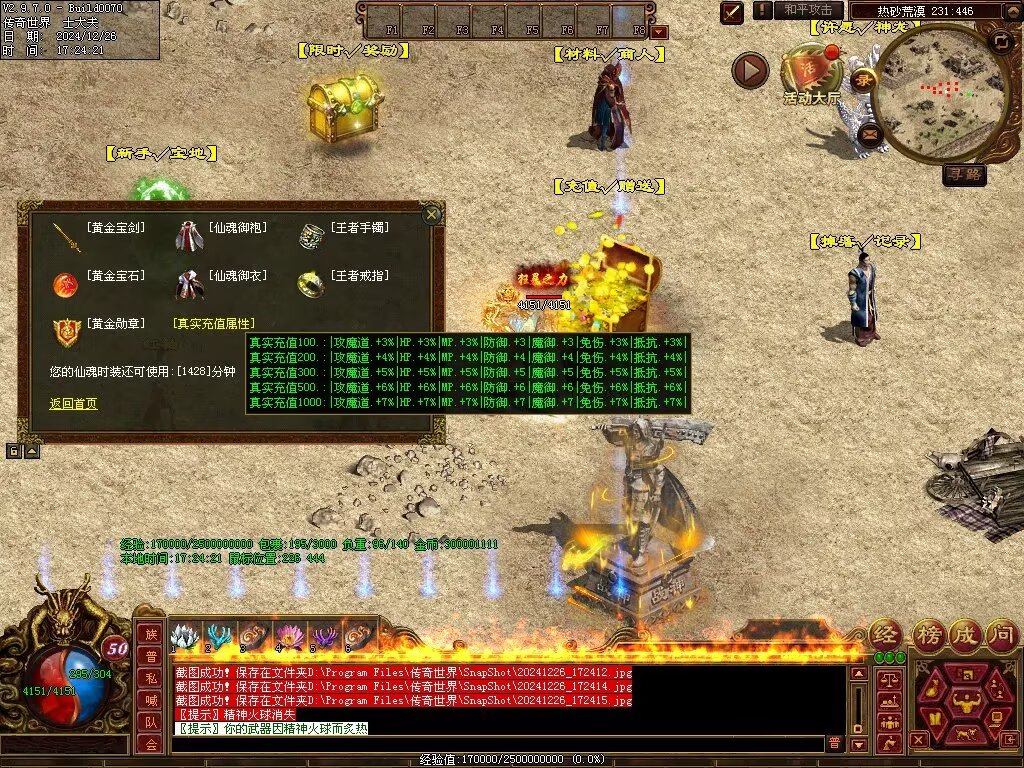Select the 黄金勋章 medal entry
The image size is (1024, 768).
click(116, 324)
